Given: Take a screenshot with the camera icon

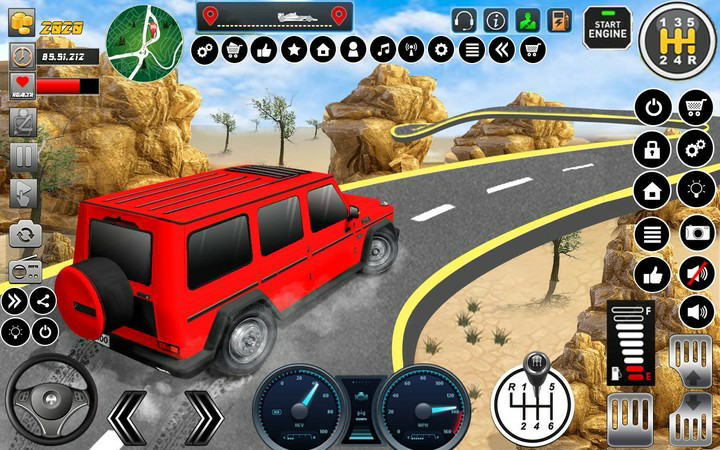Looking at the screenshot, I should point(695,233).
